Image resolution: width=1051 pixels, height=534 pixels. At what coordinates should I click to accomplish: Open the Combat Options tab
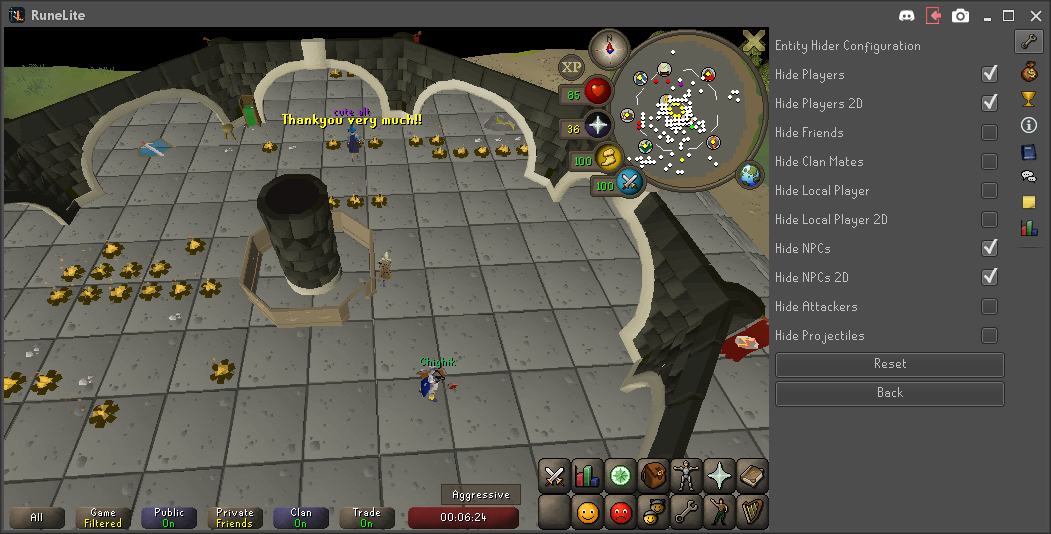pos(554,476)
